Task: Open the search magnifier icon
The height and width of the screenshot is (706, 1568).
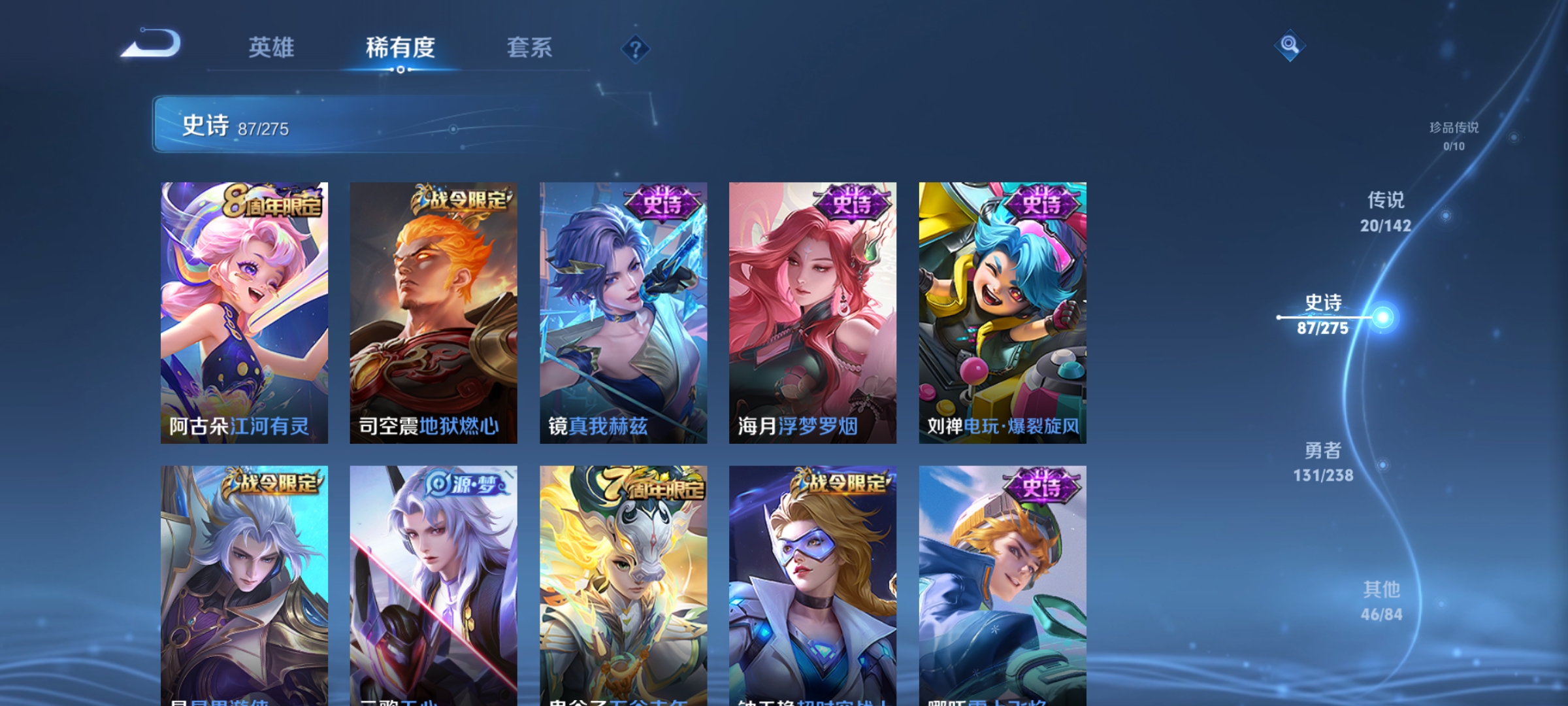Action: click(x=1288, y=46)
